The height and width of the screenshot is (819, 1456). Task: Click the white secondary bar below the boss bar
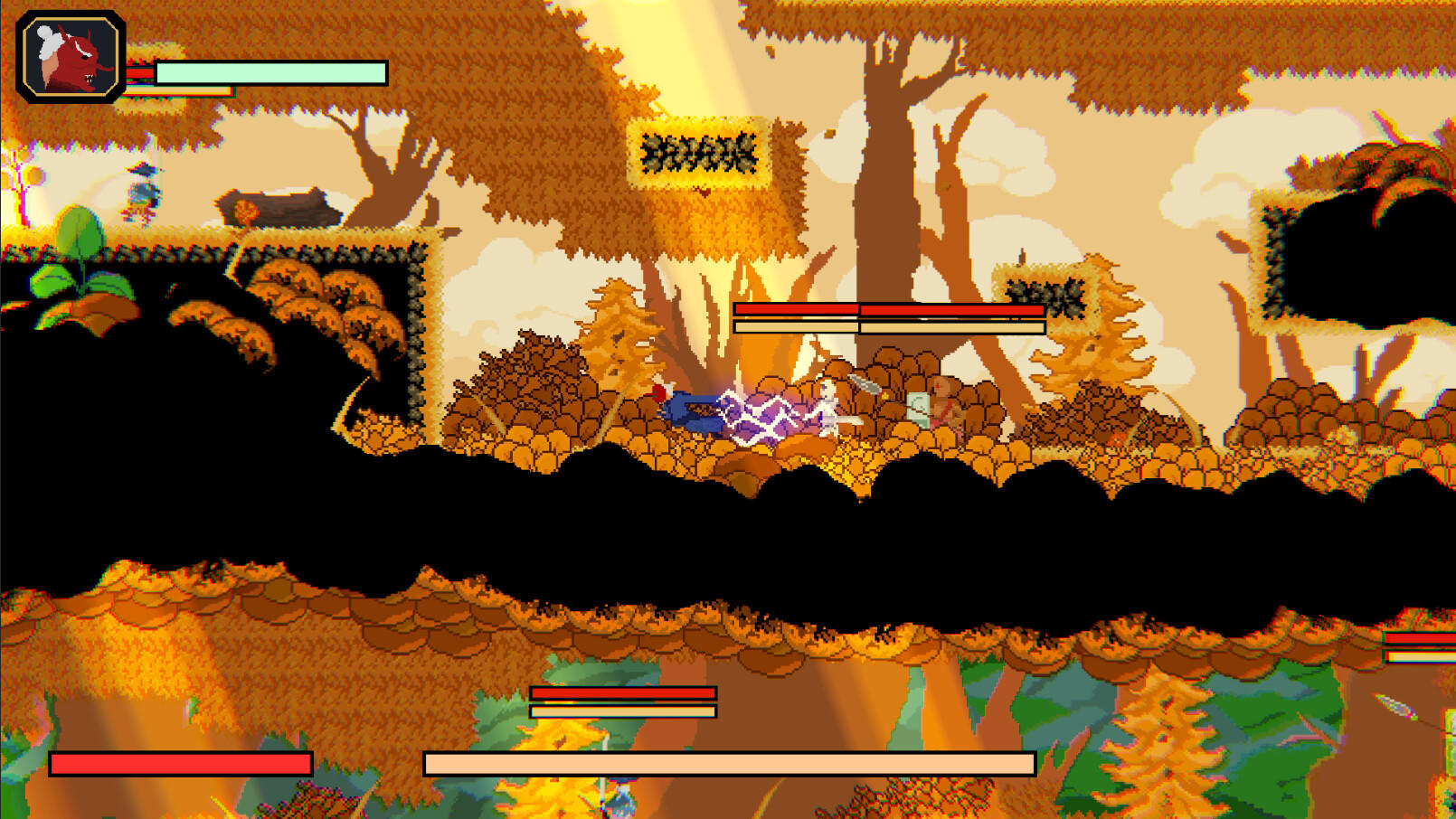click(886, 325)
